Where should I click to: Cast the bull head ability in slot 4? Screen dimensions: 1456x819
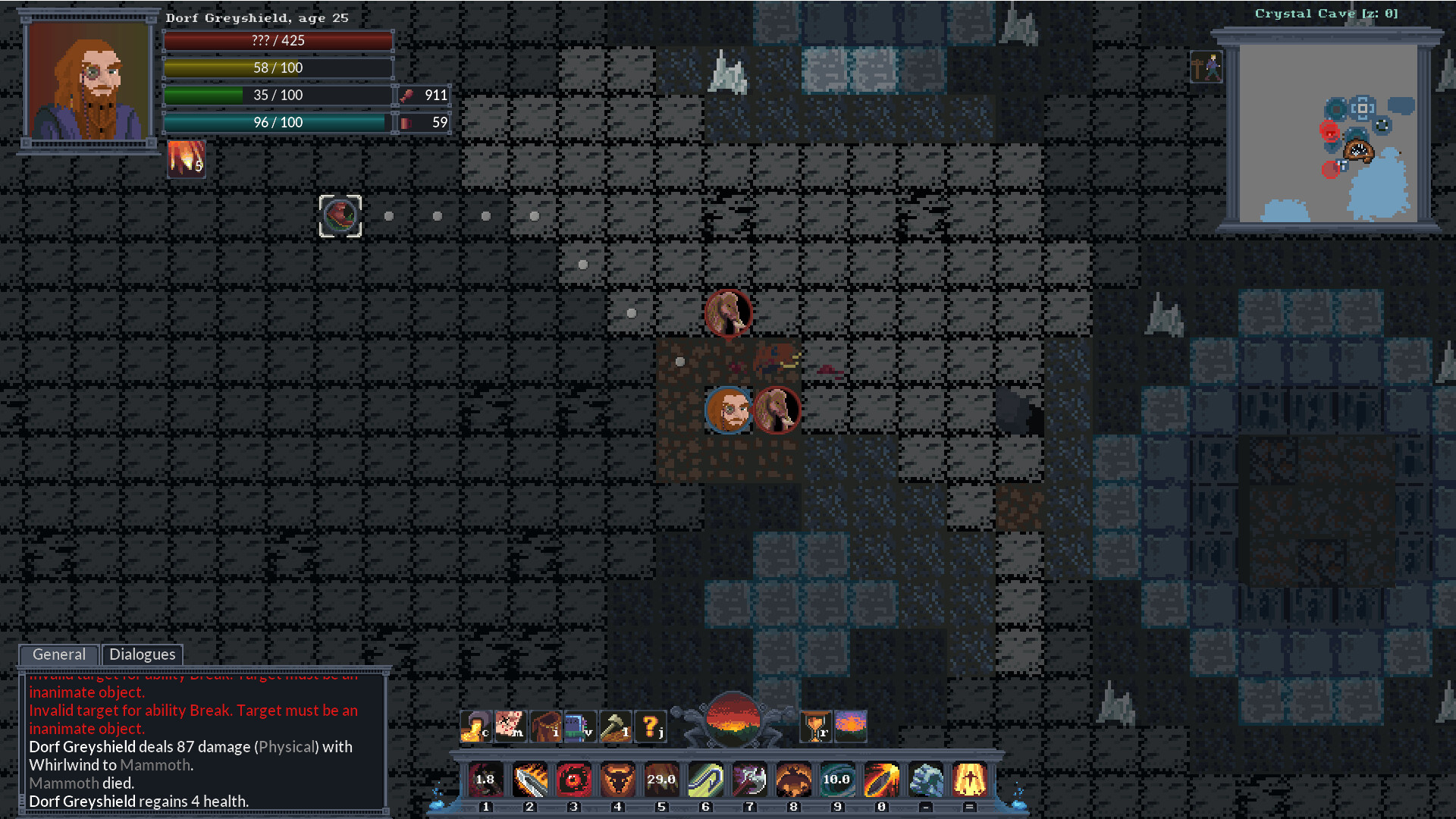point(618,780)
